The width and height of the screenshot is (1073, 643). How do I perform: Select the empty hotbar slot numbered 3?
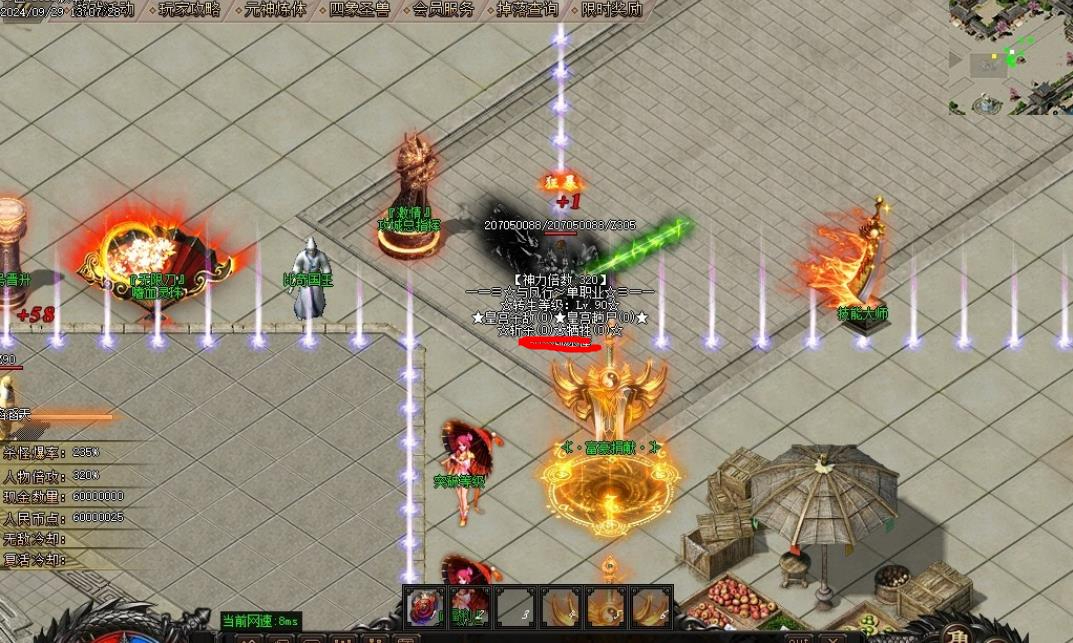[514, 607]
